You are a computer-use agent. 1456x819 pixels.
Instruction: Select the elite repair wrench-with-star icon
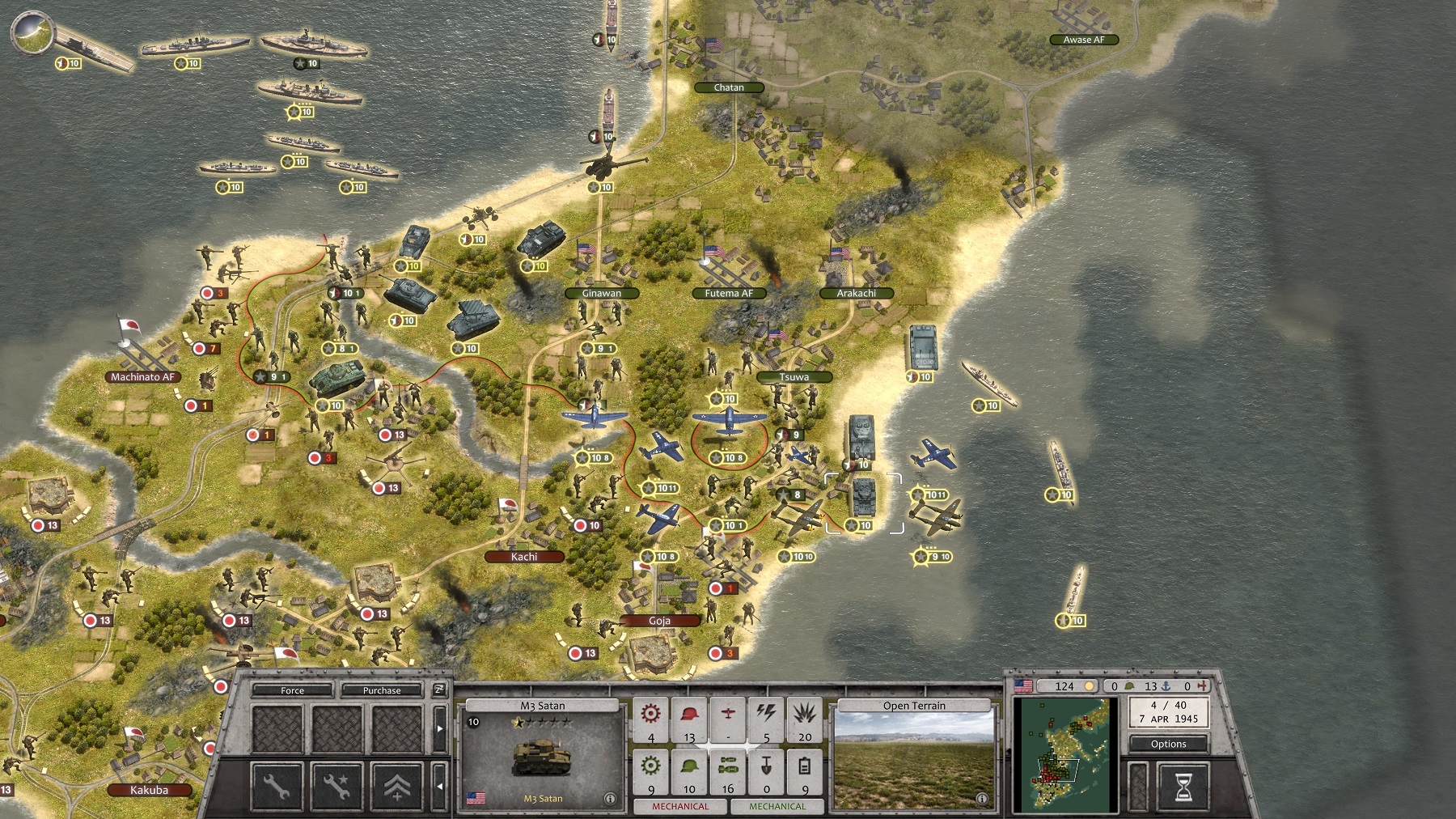click(x=338, y=787)
